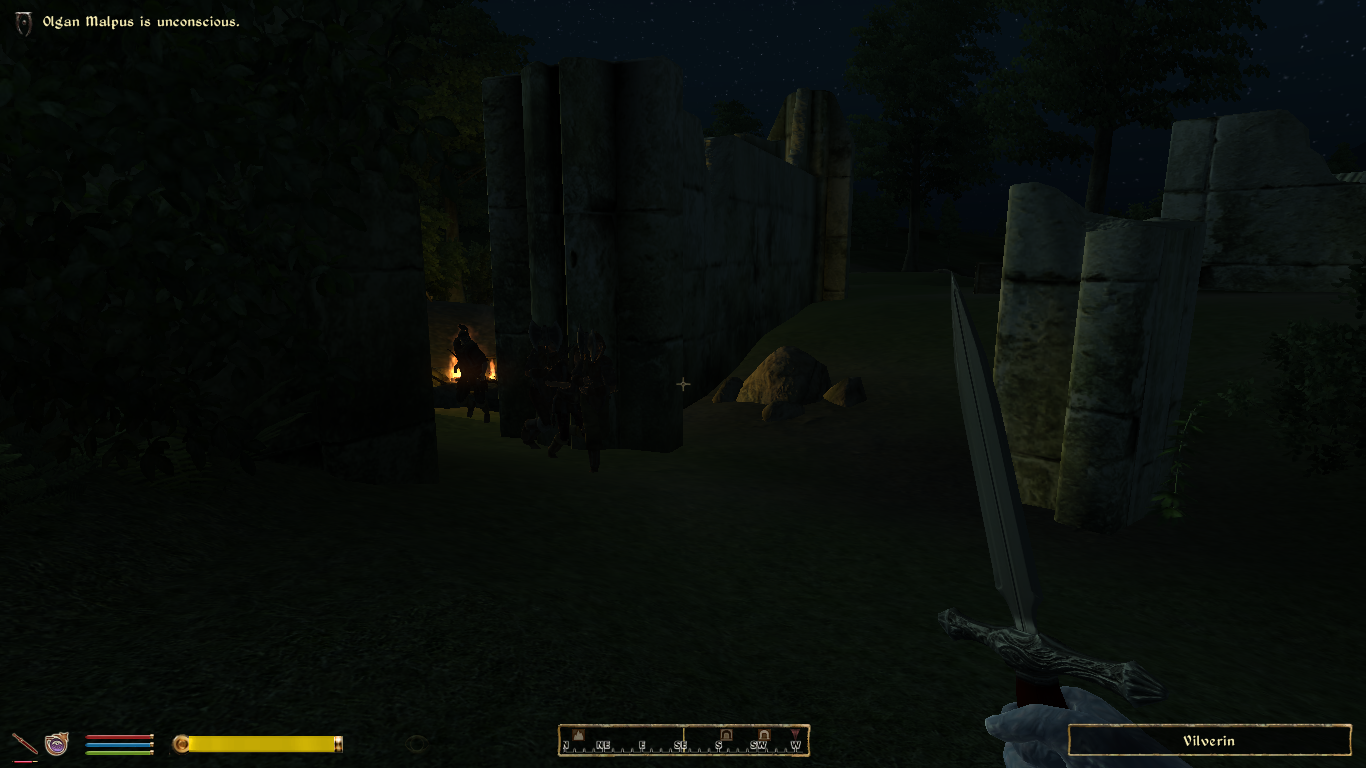The image size is (1366, 768).
Task: Select the active spell icon
Action: (x=57, y=744)
